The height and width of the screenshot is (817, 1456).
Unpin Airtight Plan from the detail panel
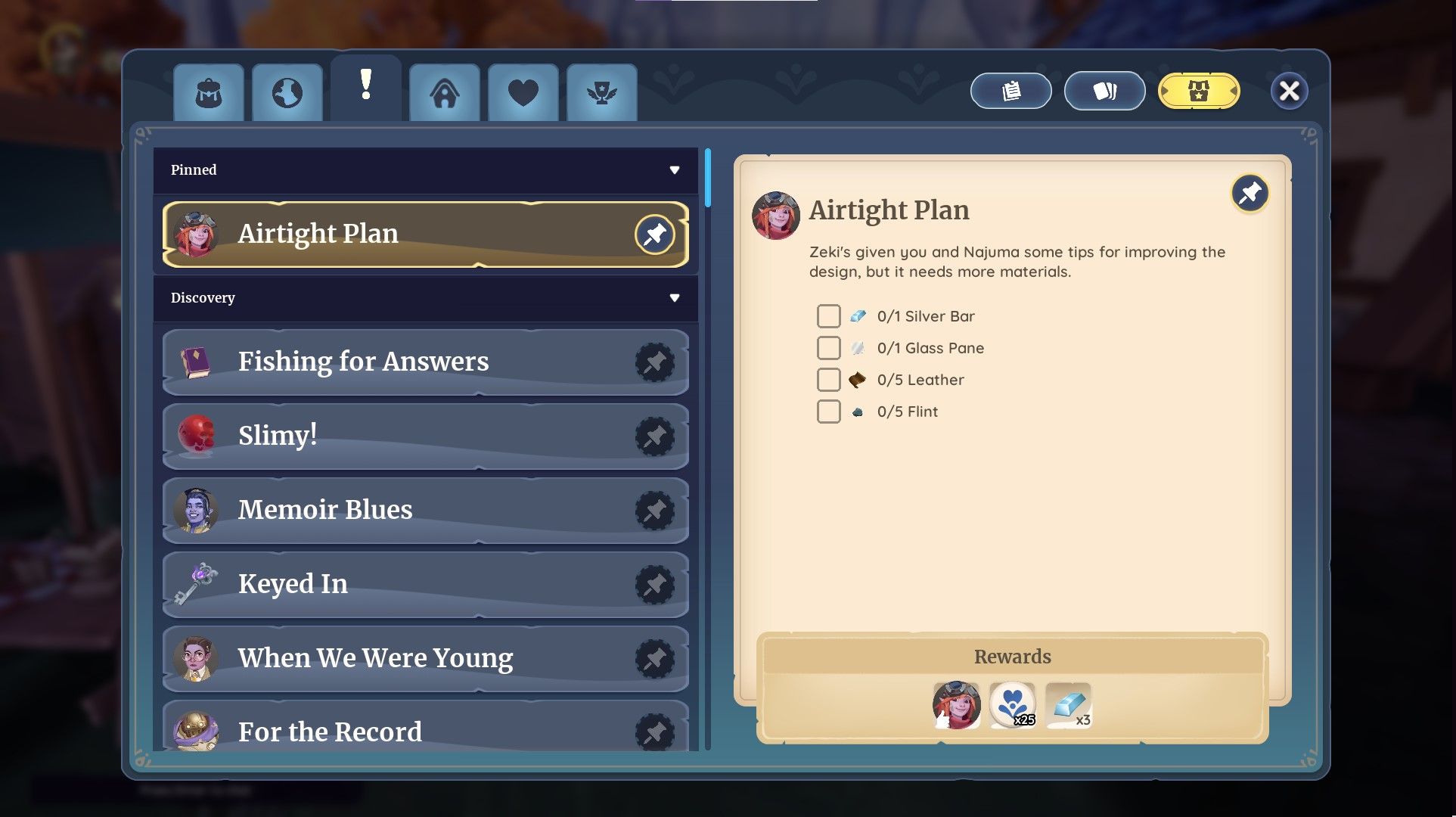pos(1250,194)
